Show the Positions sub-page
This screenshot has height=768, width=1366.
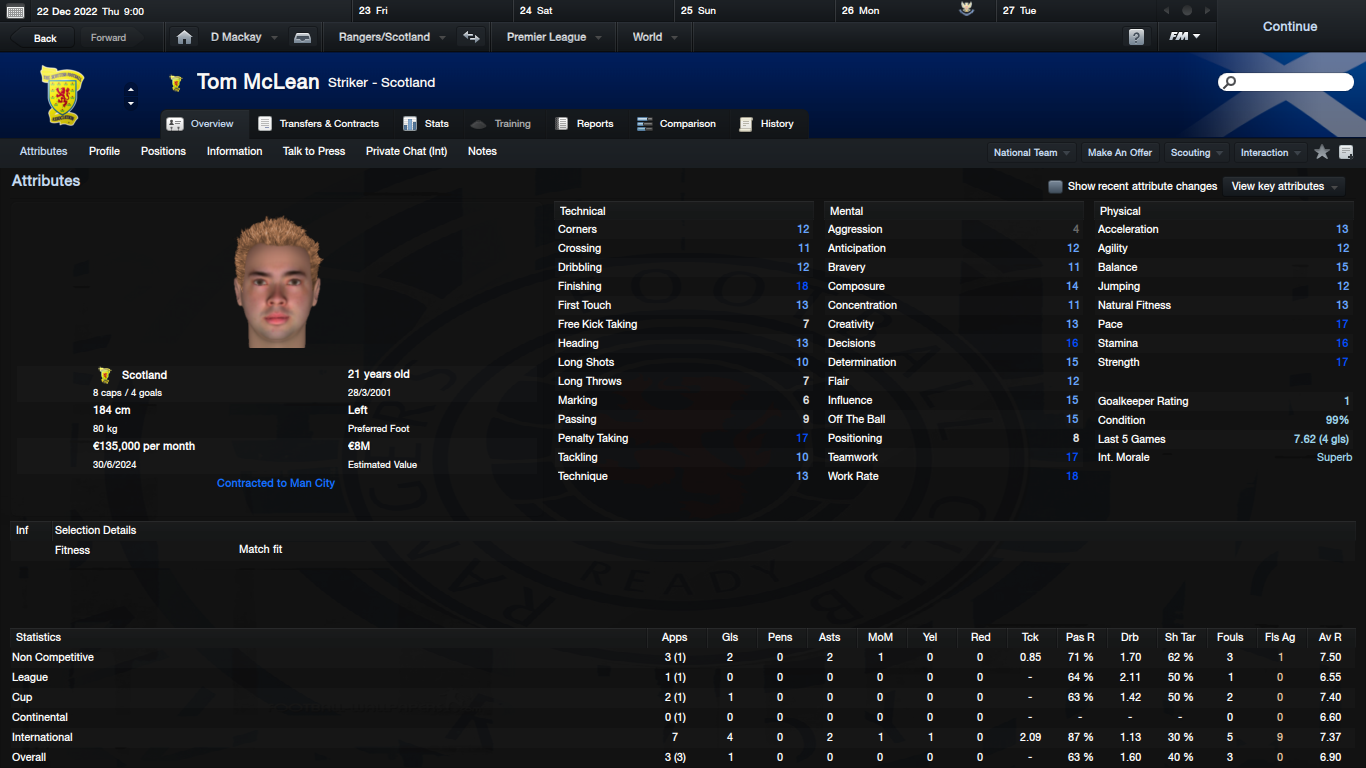(x=163, y=151)
